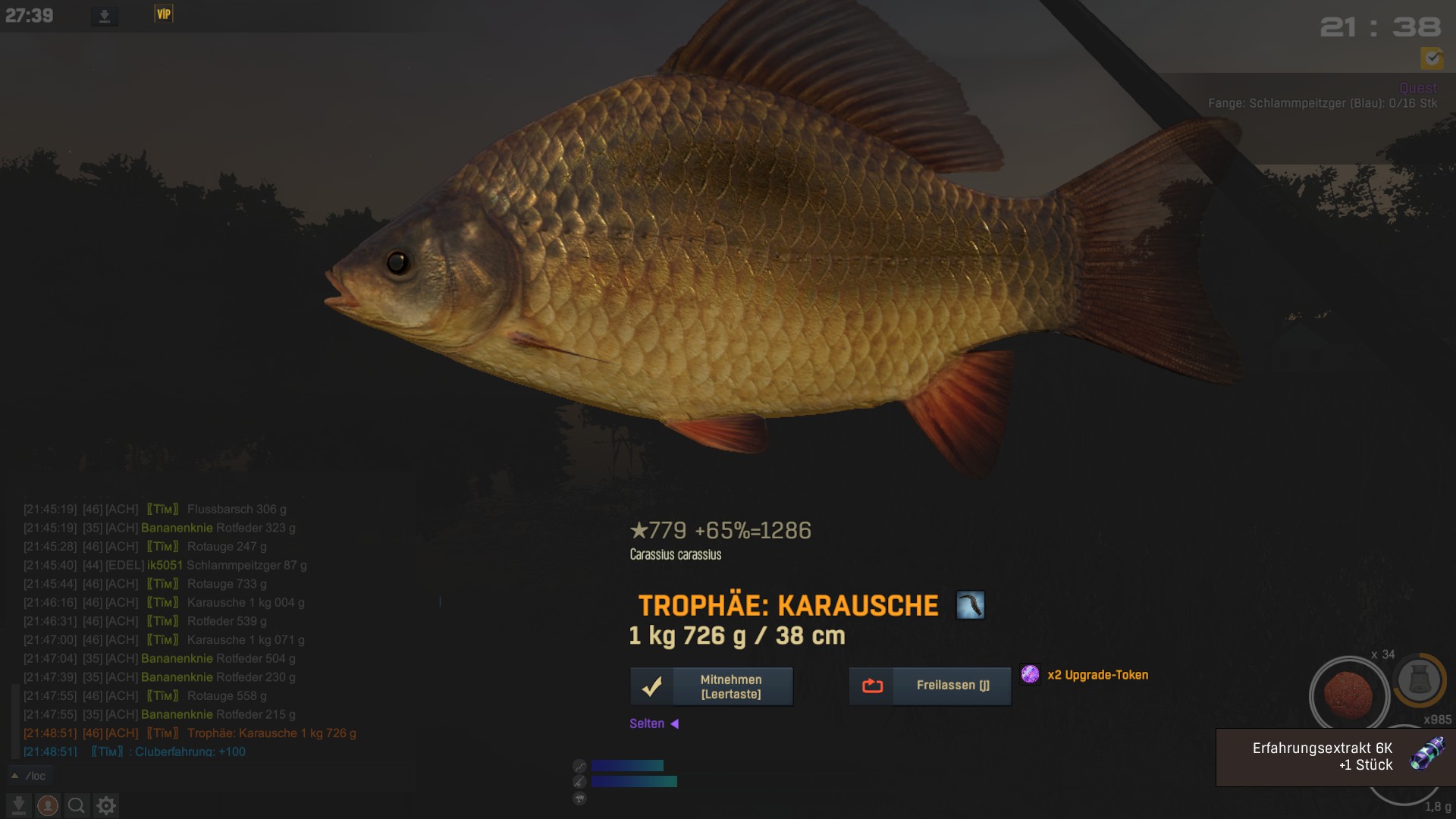Open the gear settings icon
The height and width of the screenshot is (819, 1456).
106,805
